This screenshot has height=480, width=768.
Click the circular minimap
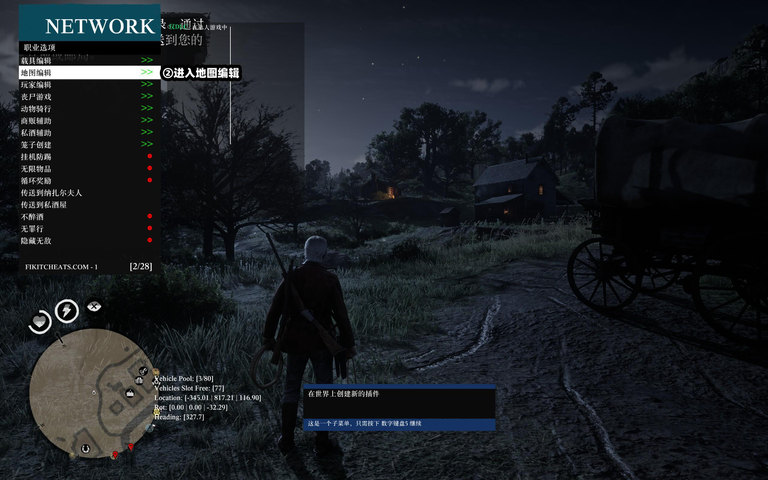[90, 390]
